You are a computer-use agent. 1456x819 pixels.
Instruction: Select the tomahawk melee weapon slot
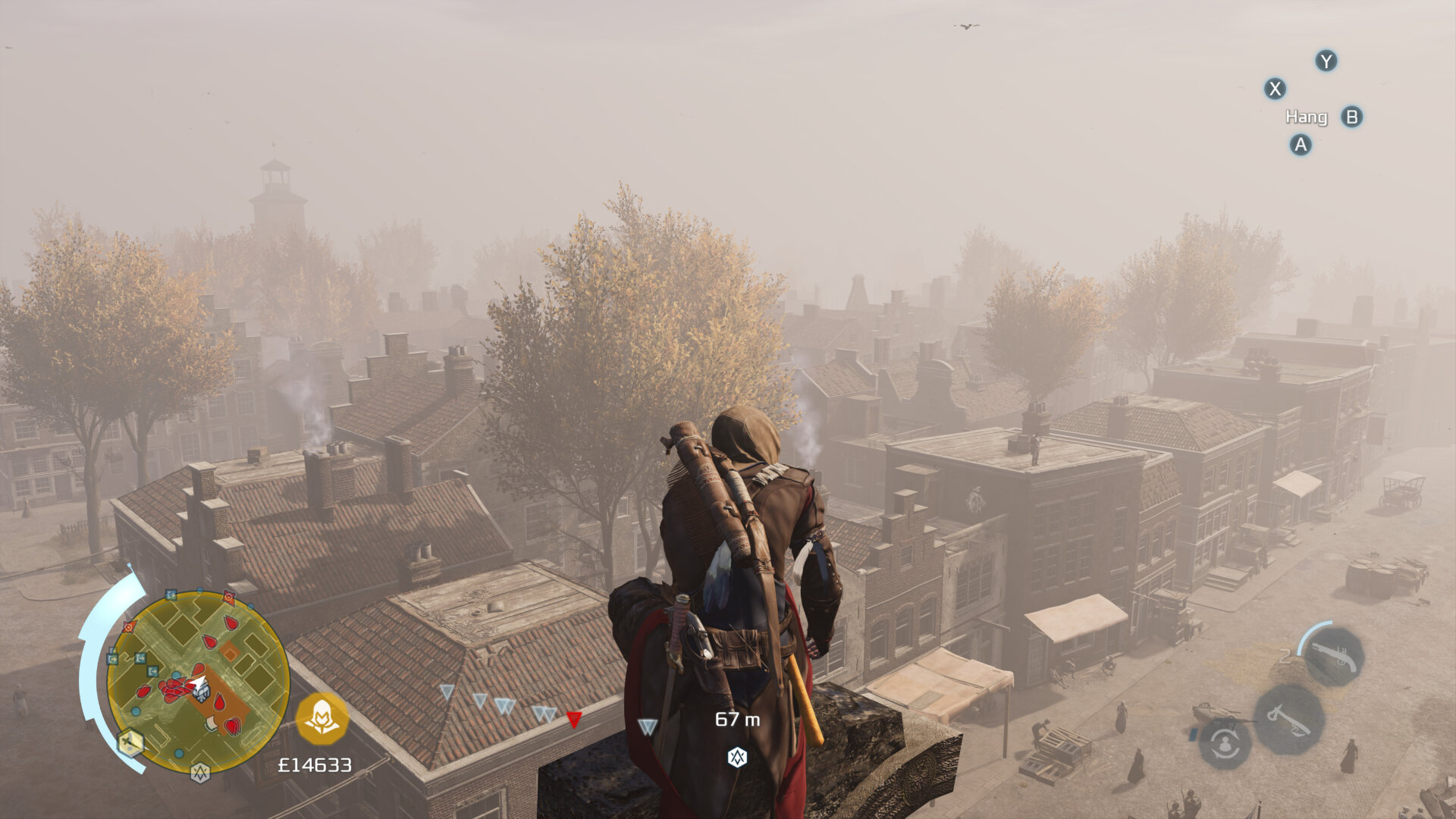coord(1289,720)
